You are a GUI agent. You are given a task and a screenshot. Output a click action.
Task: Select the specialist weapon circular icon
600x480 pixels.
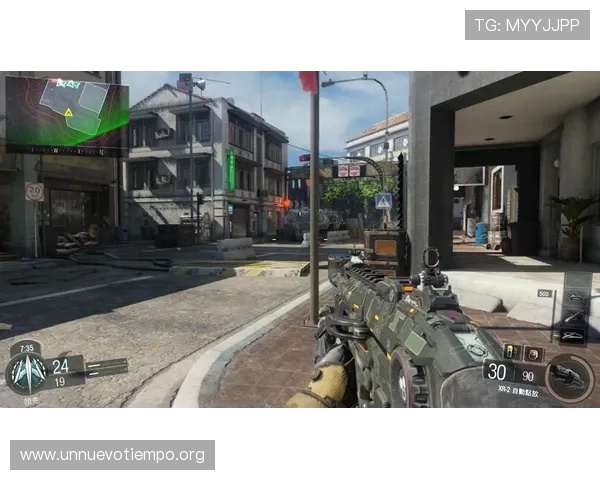569,378
